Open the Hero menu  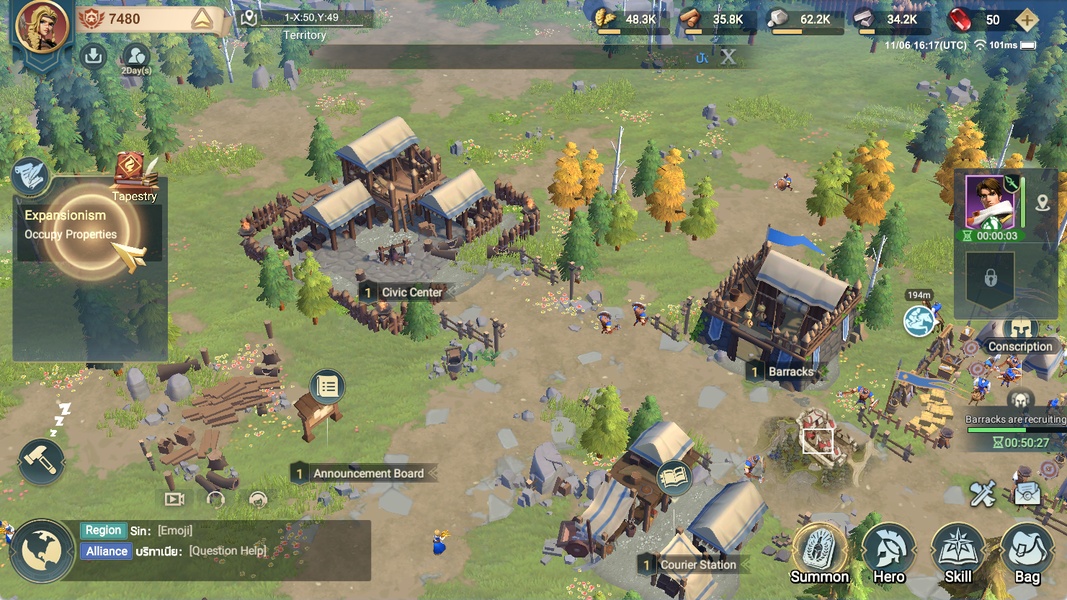coord(888,552)
